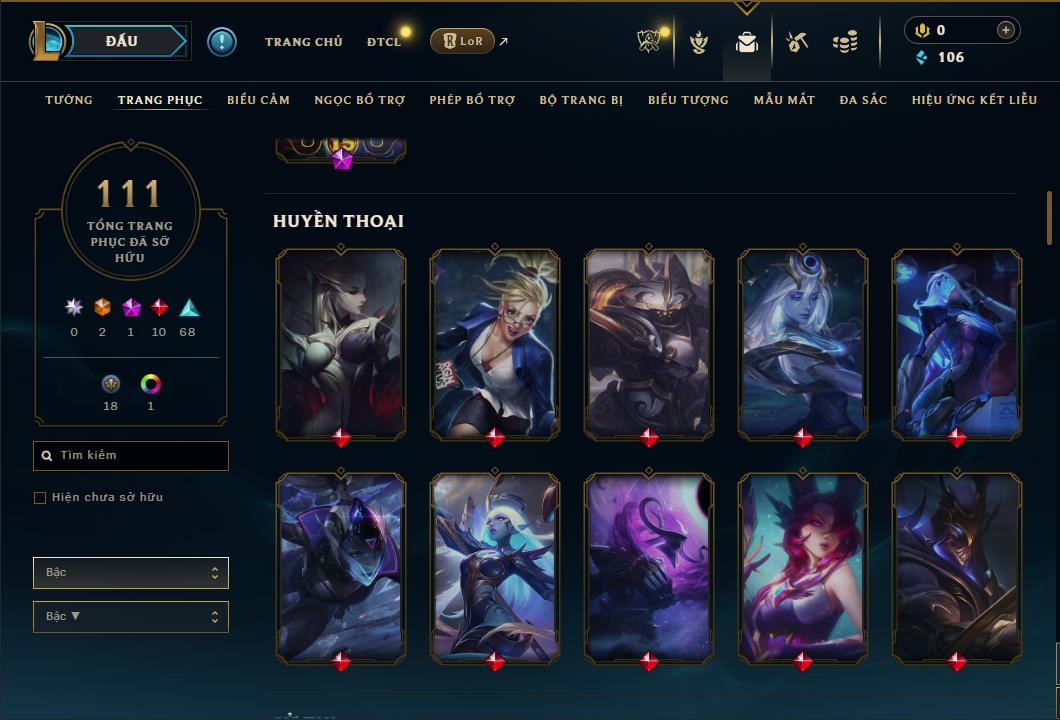Click the plus button to buy currency
The width and height of the screenshot is (1060, 720).
1005,30
